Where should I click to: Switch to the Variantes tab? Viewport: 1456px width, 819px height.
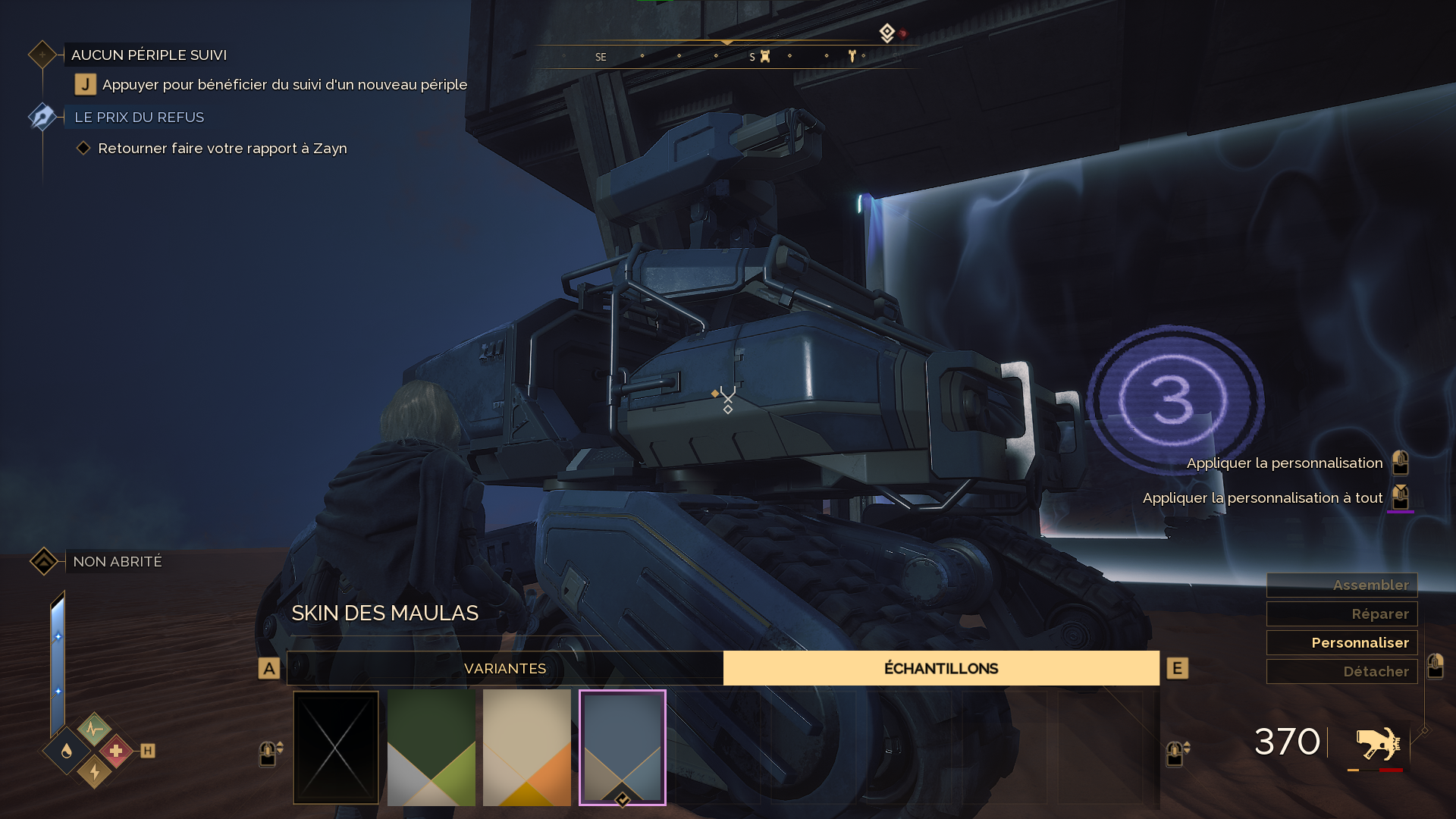505,668
